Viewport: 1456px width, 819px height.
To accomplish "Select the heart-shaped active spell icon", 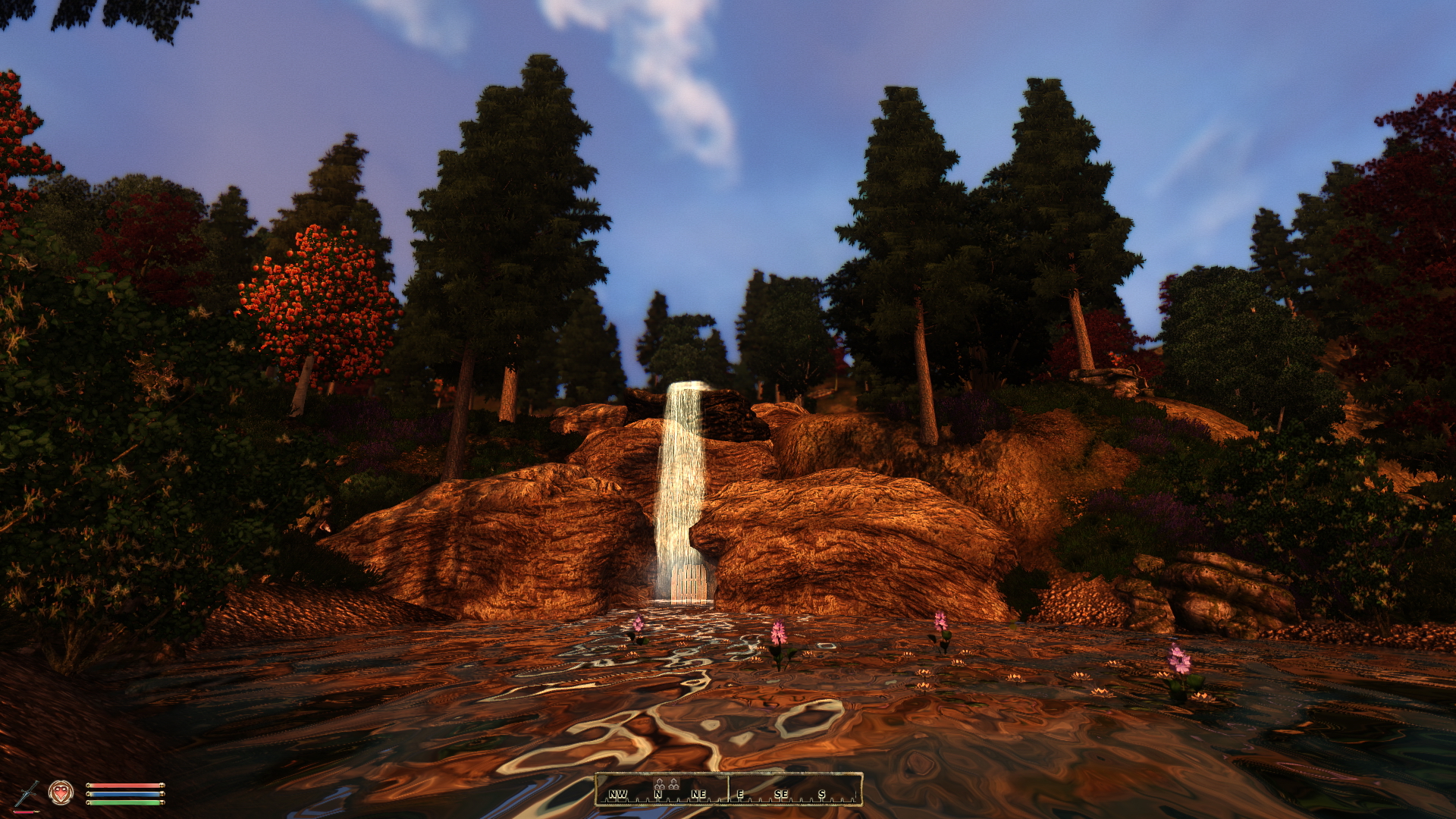I will click(x=61, y=792).
